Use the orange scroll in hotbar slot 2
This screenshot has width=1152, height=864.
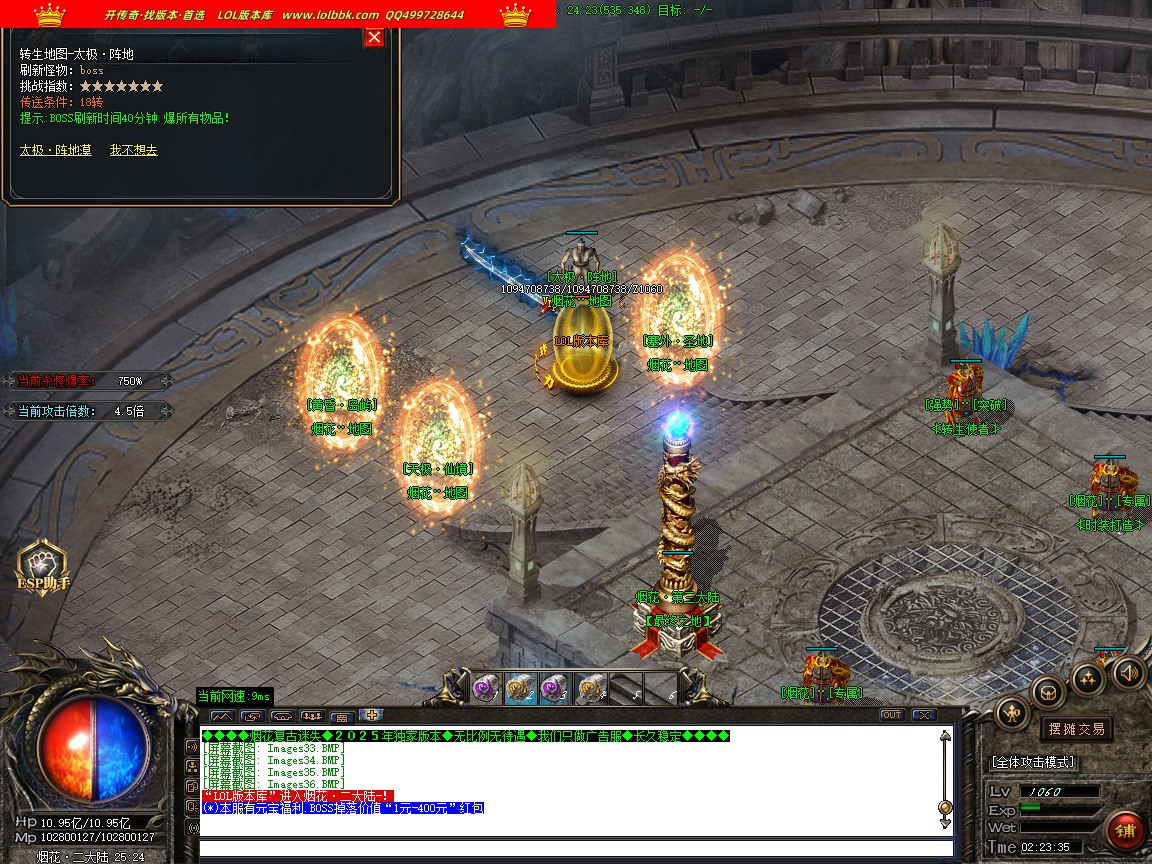[x=520, y=688]
